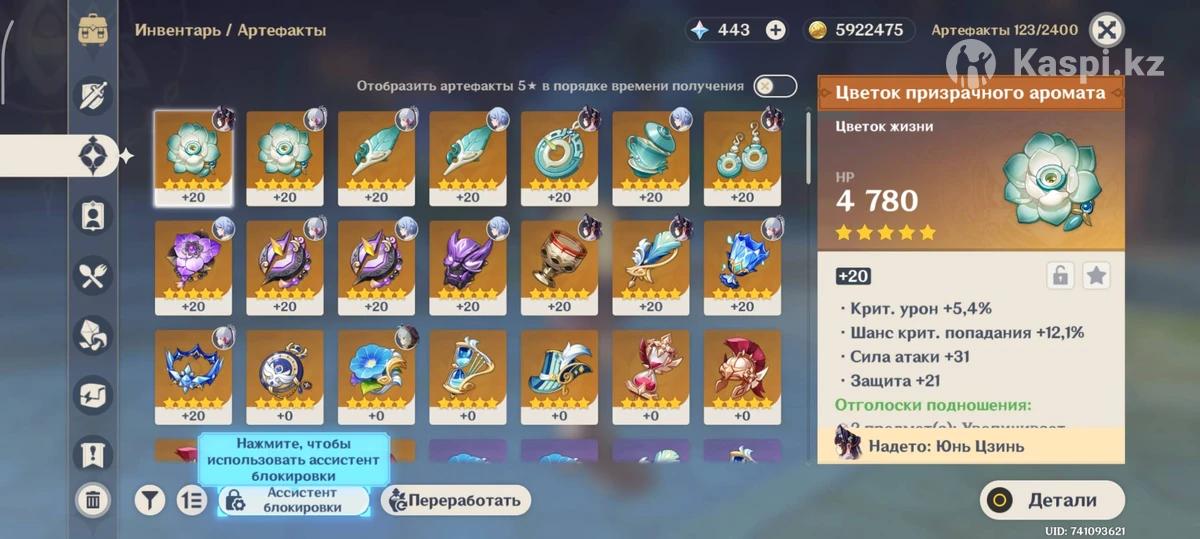Click the trash can delete button
Screen dimensions: 1200x539
click(x=93, y=499)
